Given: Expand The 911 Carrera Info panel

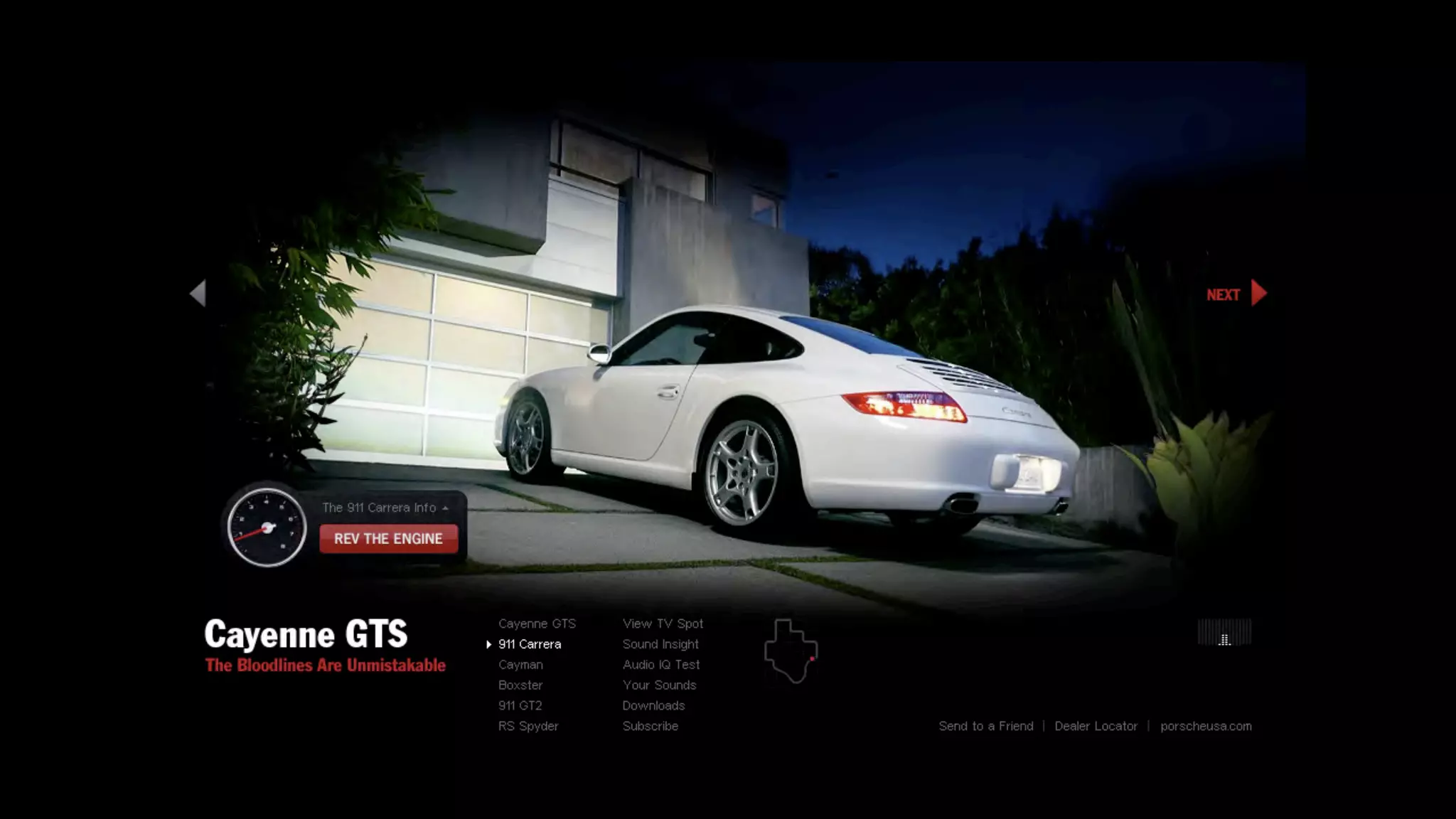Looking at the screenshot, I should coord(385,508).
